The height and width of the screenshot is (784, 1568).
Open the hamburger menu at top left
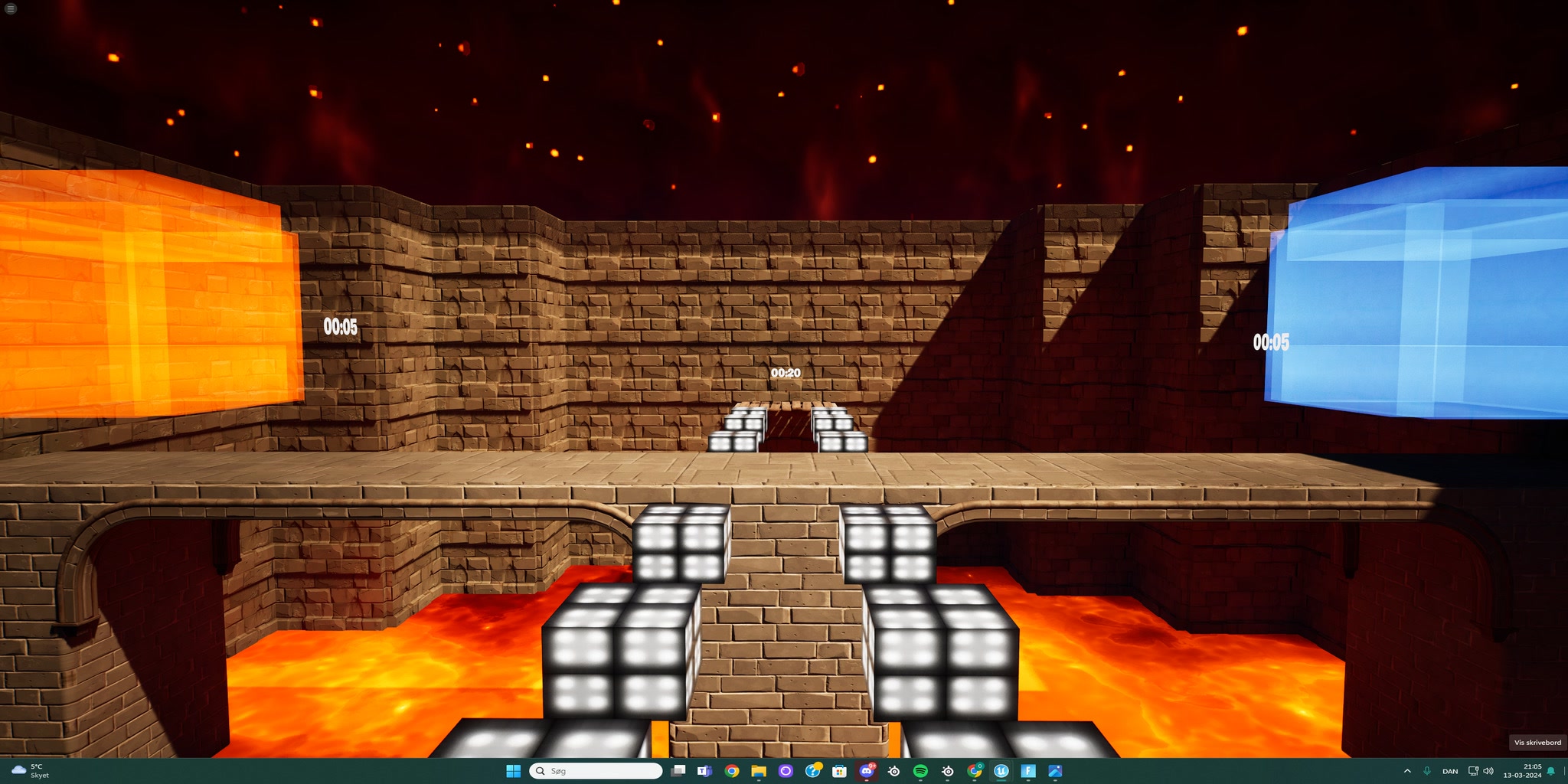11,9
